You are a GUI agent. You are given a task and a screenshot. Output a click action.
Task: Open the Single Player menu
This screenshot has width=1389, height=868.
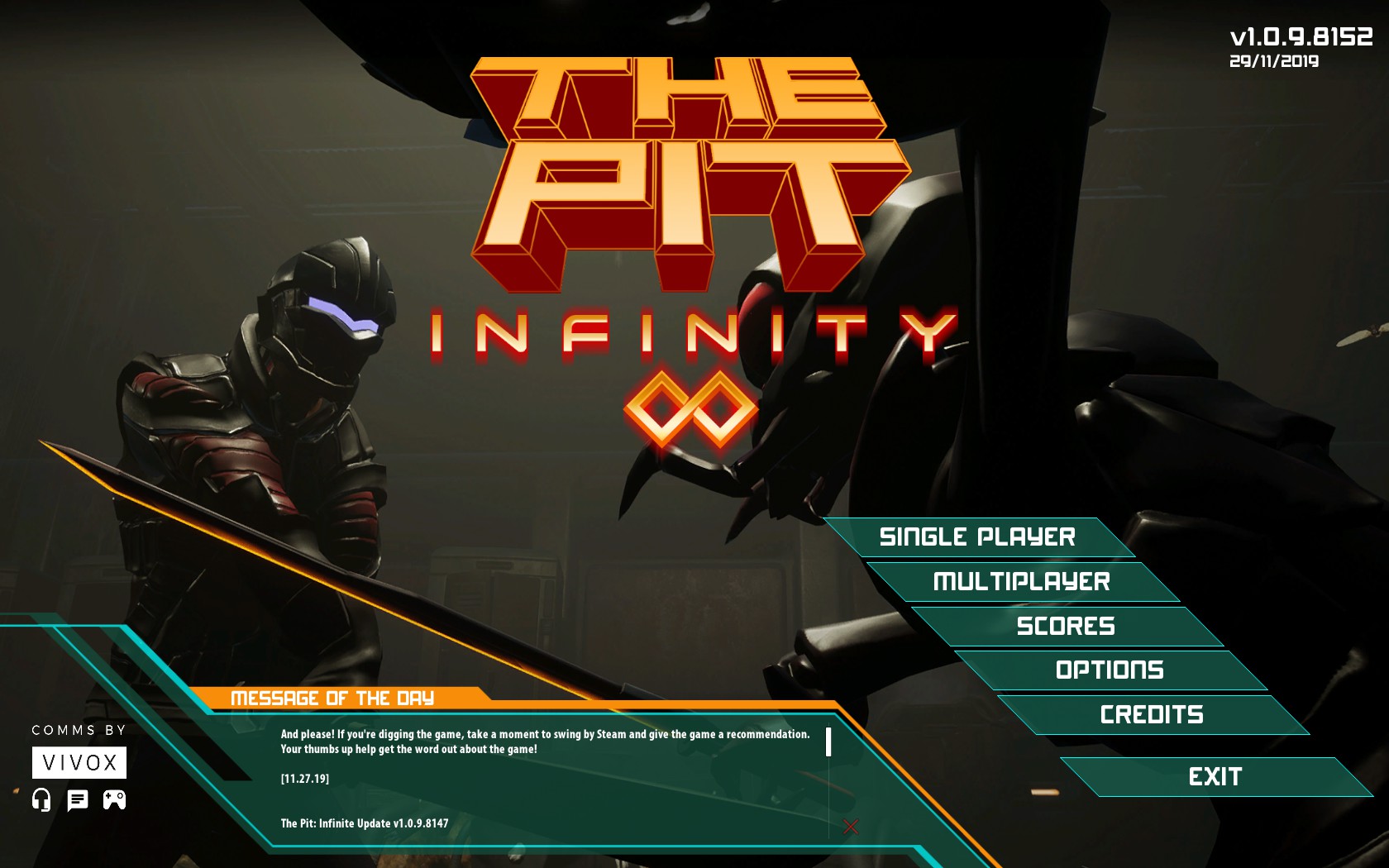coord(978,537)
